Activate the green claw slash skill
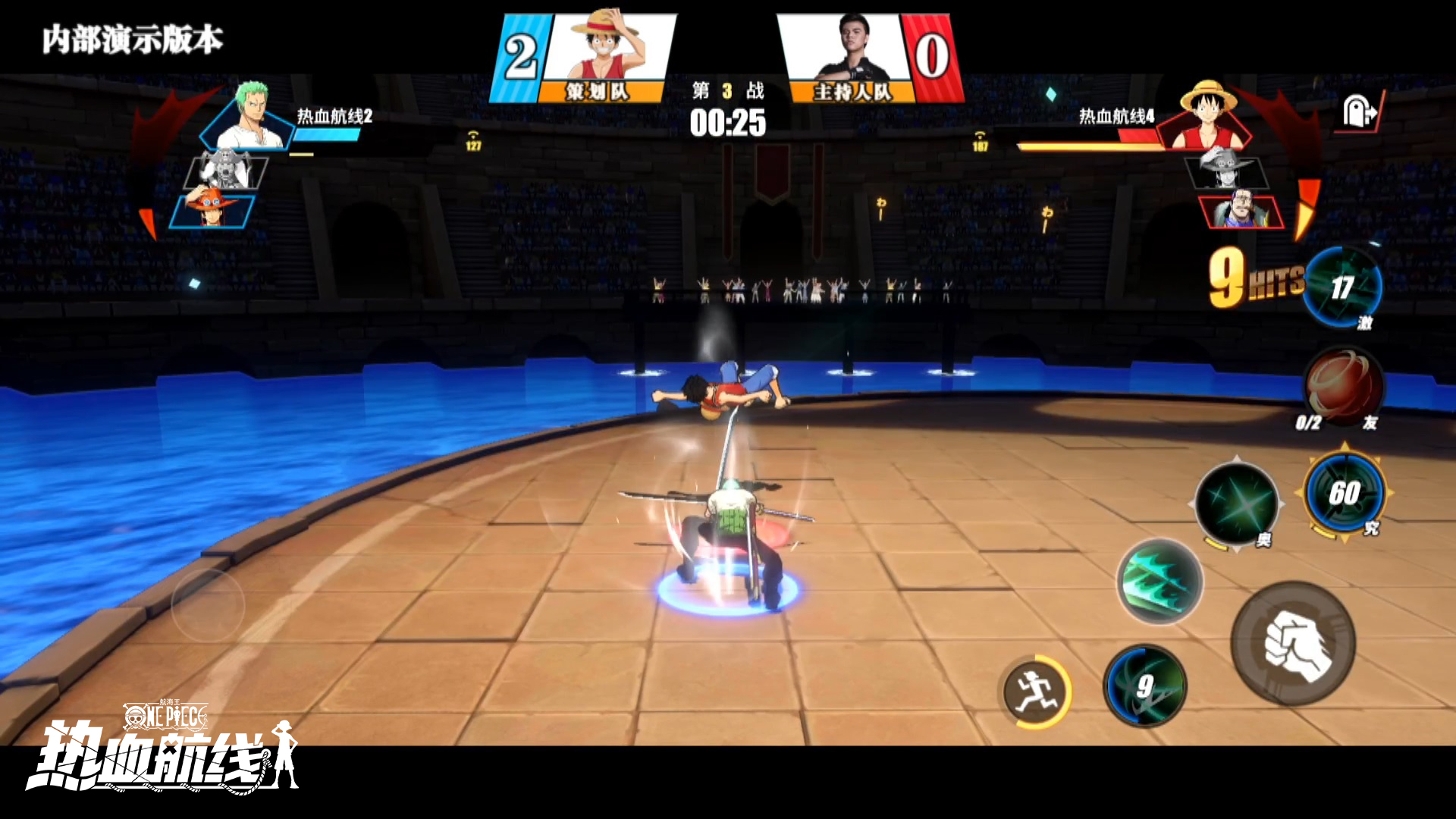The height and width of the screenshot is (819, 1456). [1159, 581]
